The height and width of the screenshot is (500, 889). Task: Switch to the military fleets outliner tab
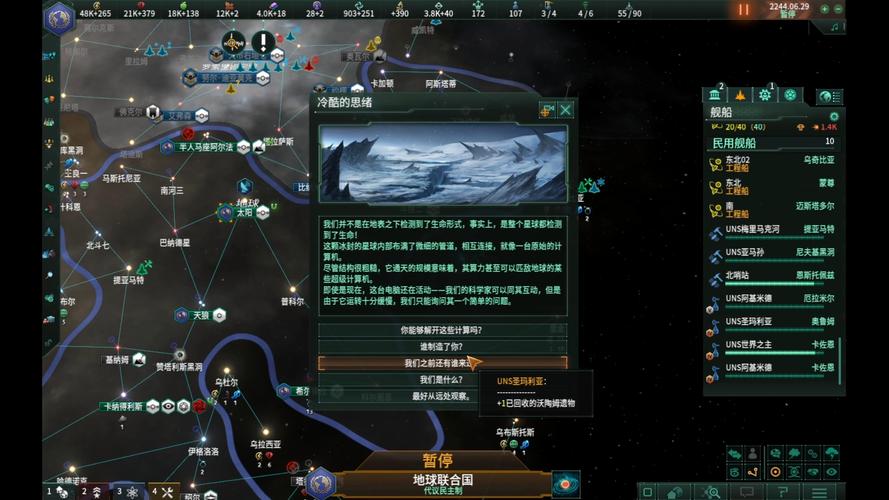click(x=741, y=95)
